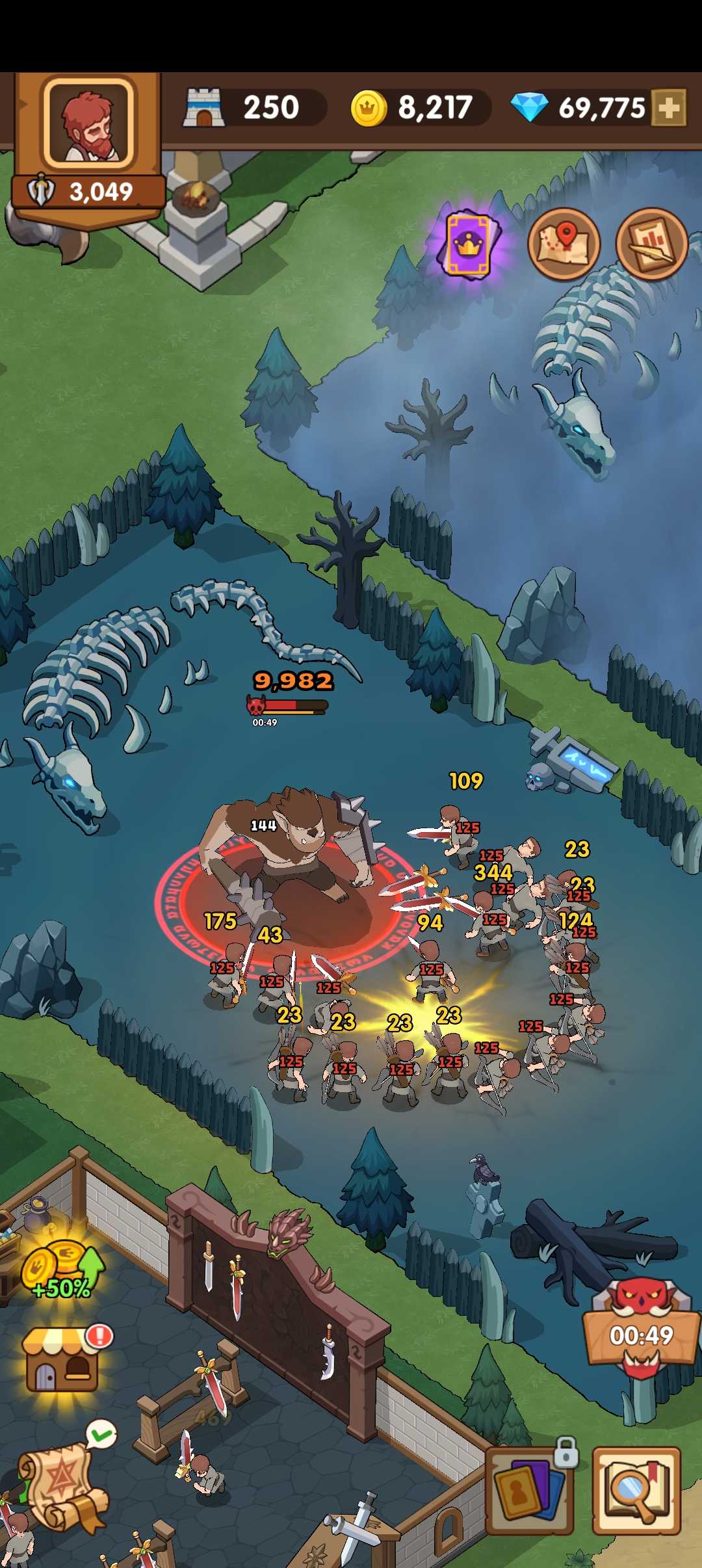
Task: Open the quest scroll with green checkmark
Action: [64, 1485]
